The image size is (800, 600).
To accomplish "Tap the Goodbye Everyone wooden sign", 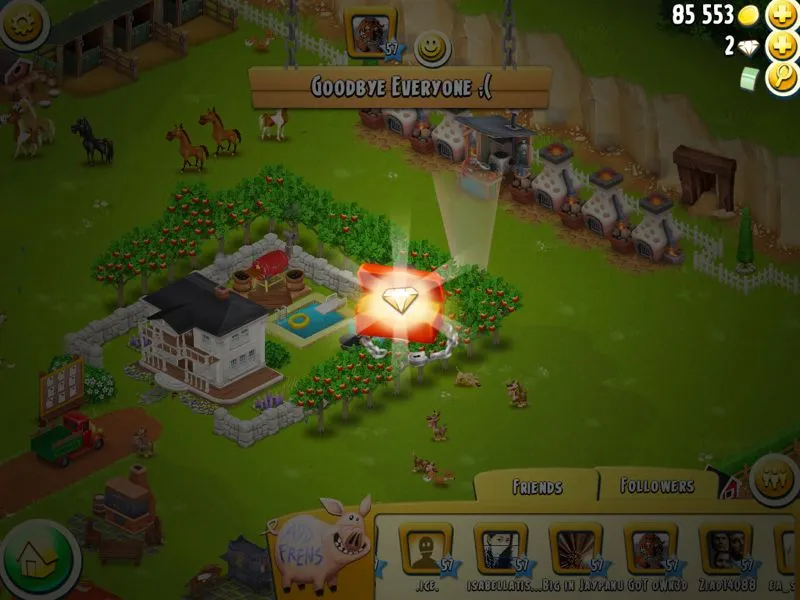I will pyautogui.click(x=400, y=87).
